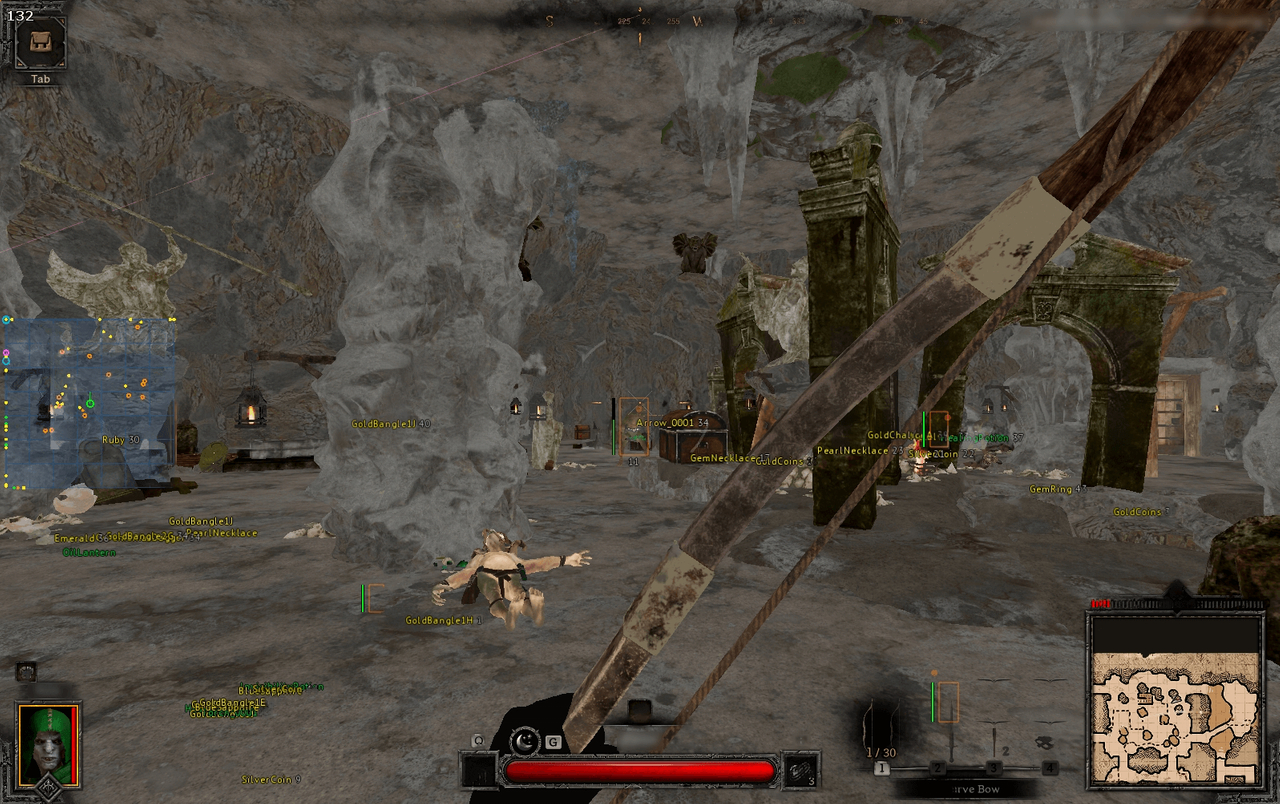Toggle the Q quick-use slot
Screen dimensions: 1280x804
click(x=478, y=739)
